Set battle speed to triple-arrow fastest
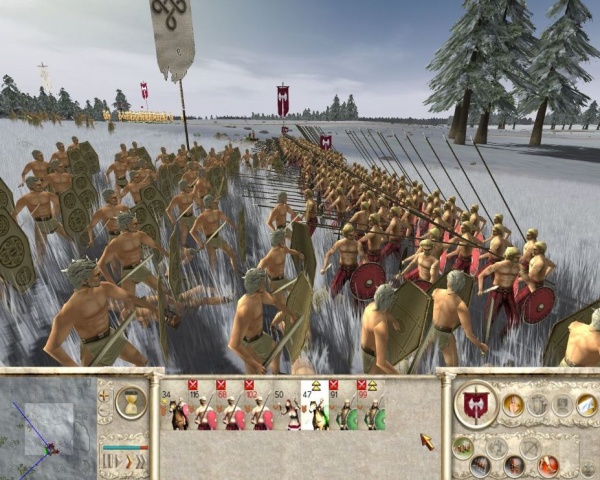 pos(140,461)
